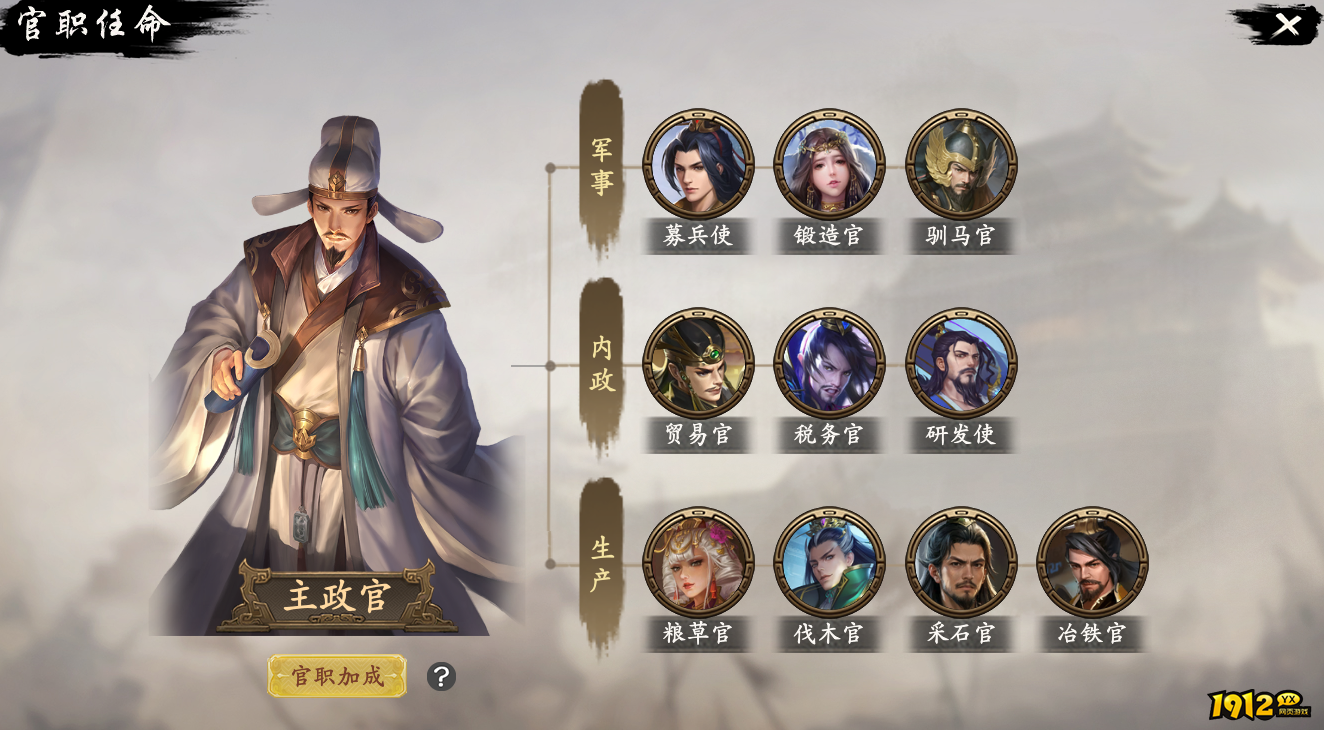1324x730 pixels.
Task: Click the 研发使 officer icon
Action: pos(961,365)
